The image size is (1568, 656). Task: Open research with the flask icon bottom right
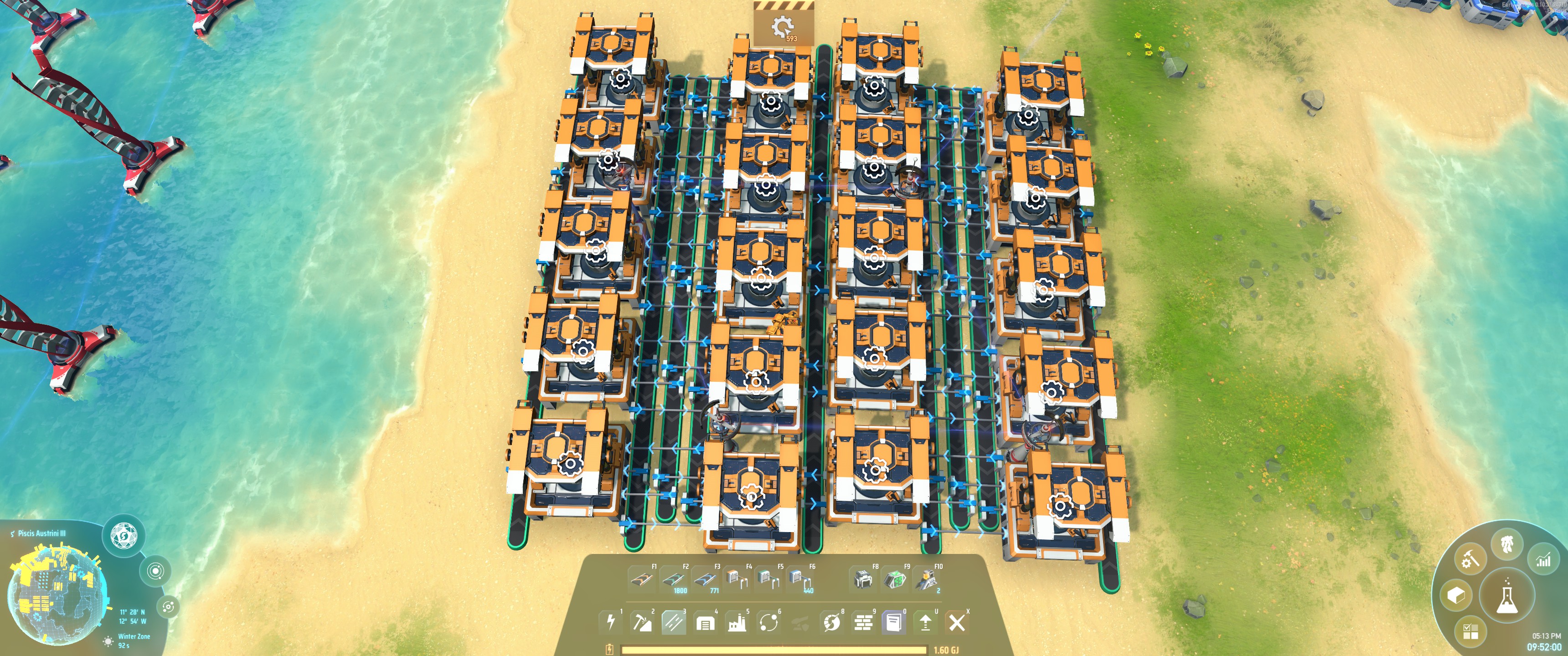click(x=1506, y=596)
